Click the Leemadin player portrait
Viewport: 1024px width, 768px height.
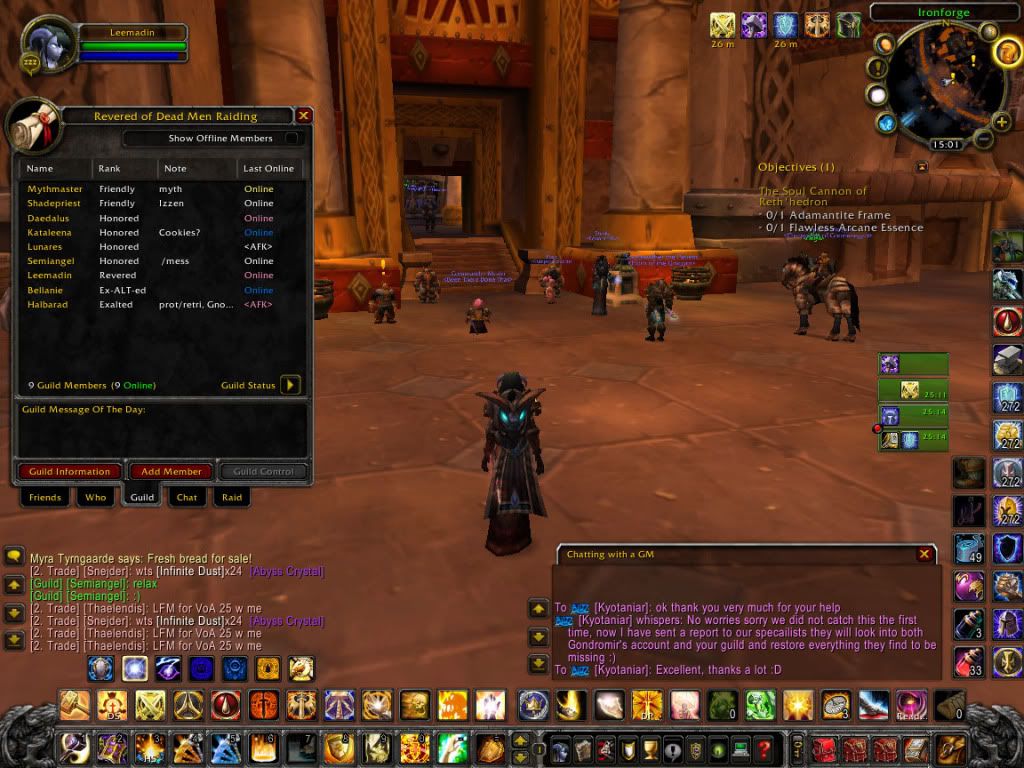[47, 46]
